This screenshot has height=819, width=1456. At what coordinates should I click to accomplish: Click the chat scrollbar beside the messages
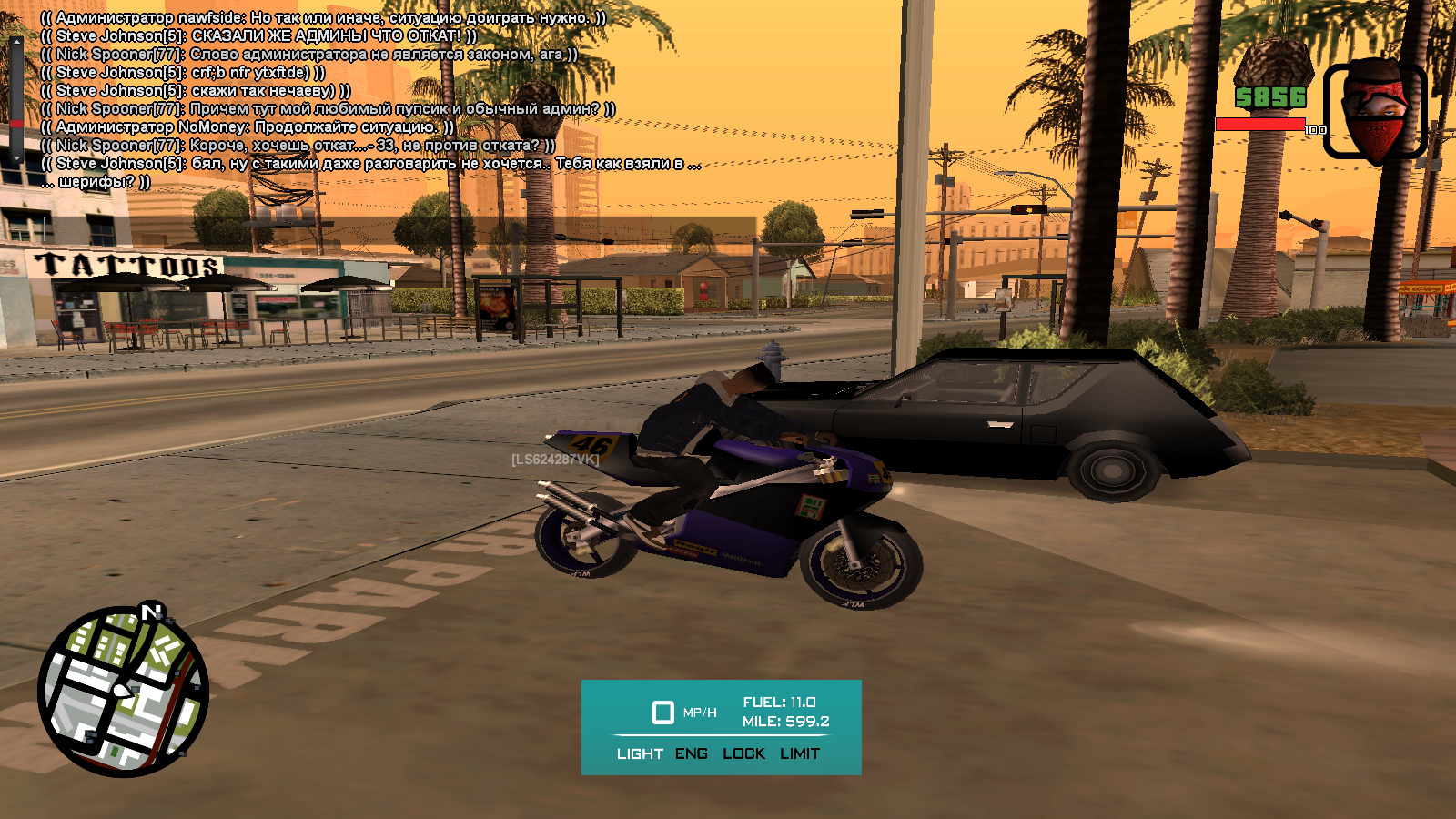coord(16,100)
